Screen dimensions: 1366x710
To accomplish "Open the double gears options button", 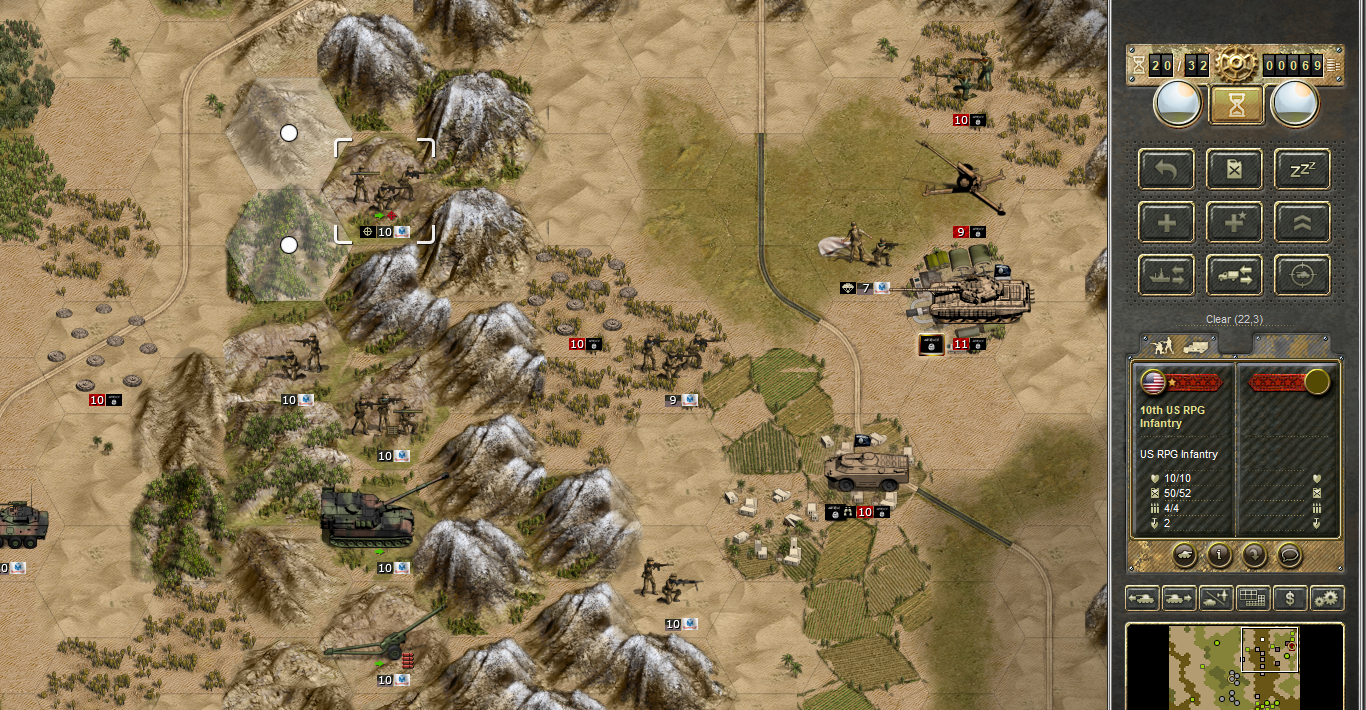I will [1327, 598].
